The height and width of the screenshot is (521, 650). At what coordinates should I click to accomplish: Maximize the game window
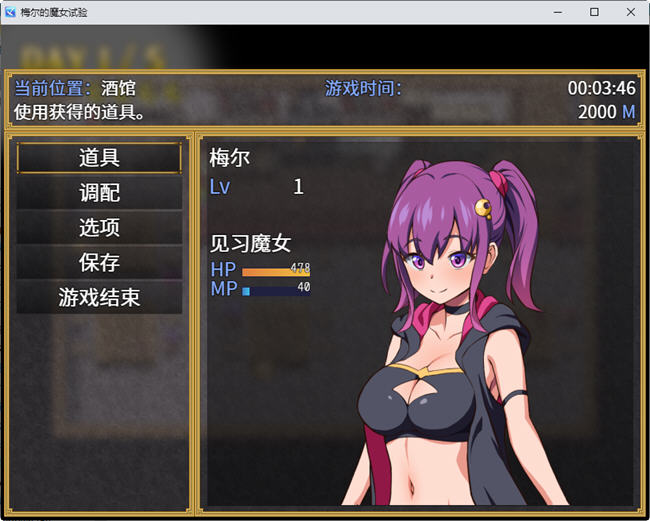(x=593, y=12)
